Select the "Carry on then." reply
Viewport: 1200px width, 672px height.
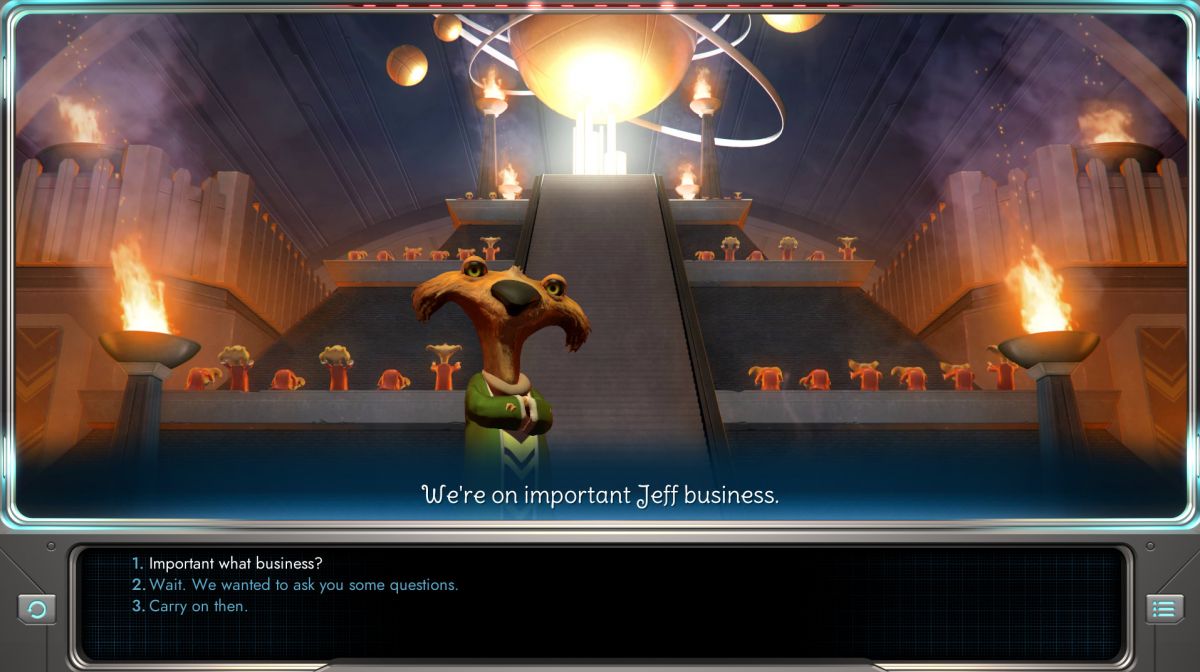[198, 606]
